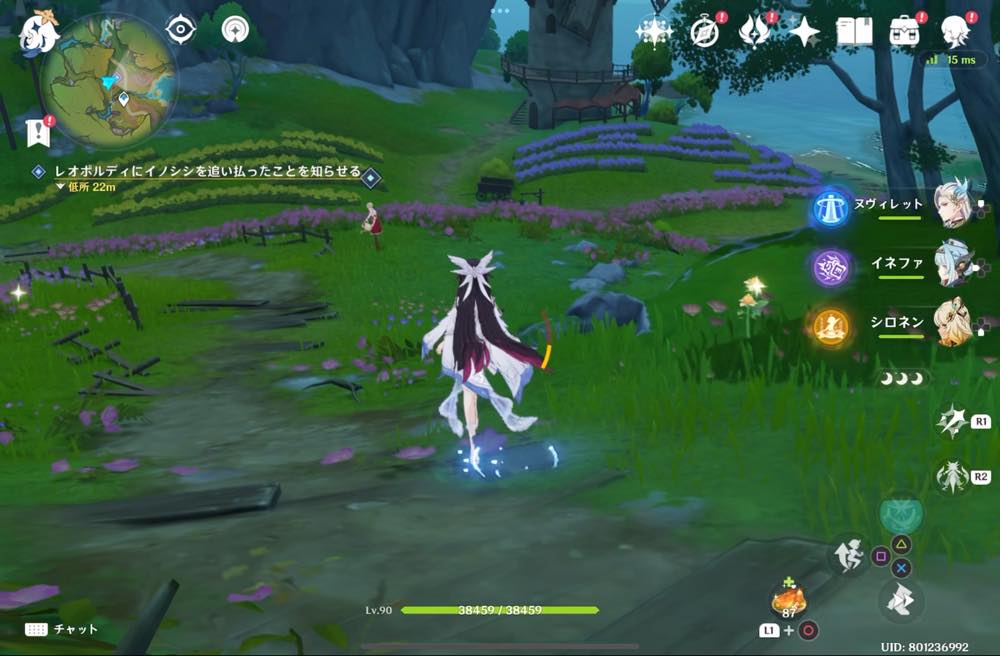Open the four-pointed star battle pass icon
The height and width of the screenshot is (656, 1000).
[803, 32]
